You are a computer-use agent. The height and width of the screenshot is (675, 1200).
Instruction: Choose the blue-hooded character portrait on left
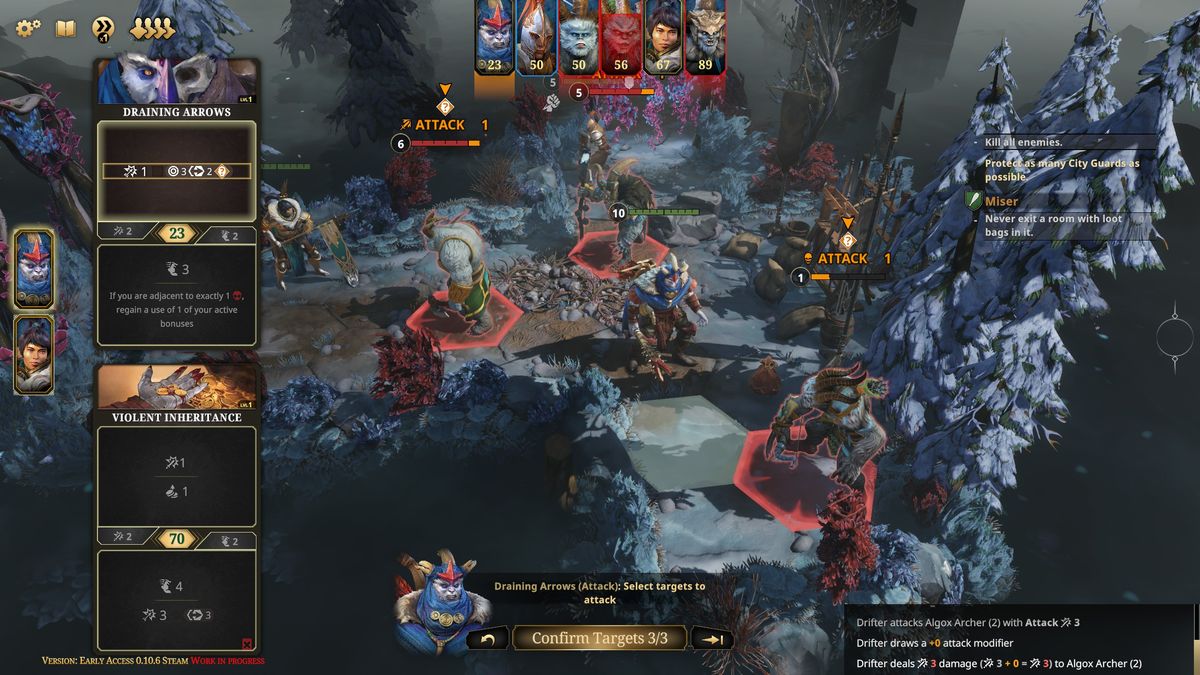click(x=33, y=267)
